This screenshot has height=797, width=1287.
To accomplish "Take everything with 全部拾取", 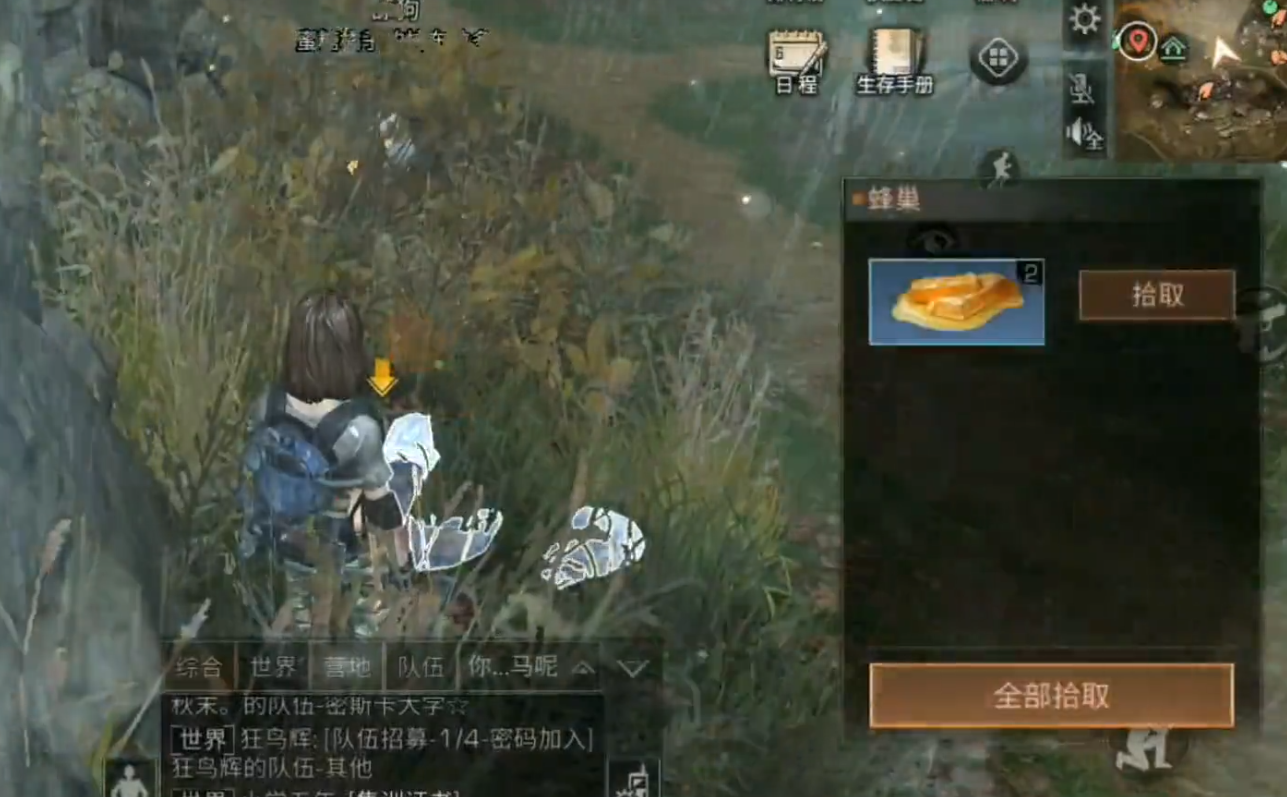I will (1051, 695).
